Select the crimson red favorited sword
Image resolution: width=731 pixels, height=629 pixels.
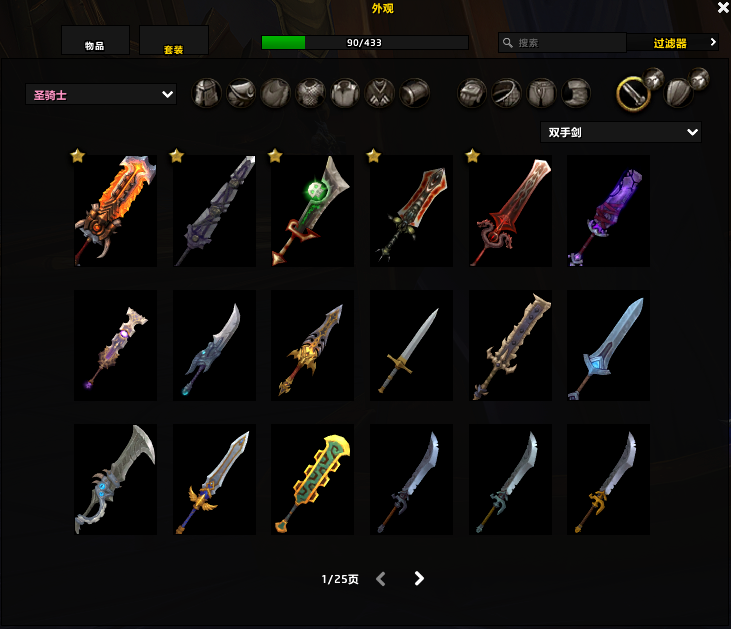tap(510, 211)
